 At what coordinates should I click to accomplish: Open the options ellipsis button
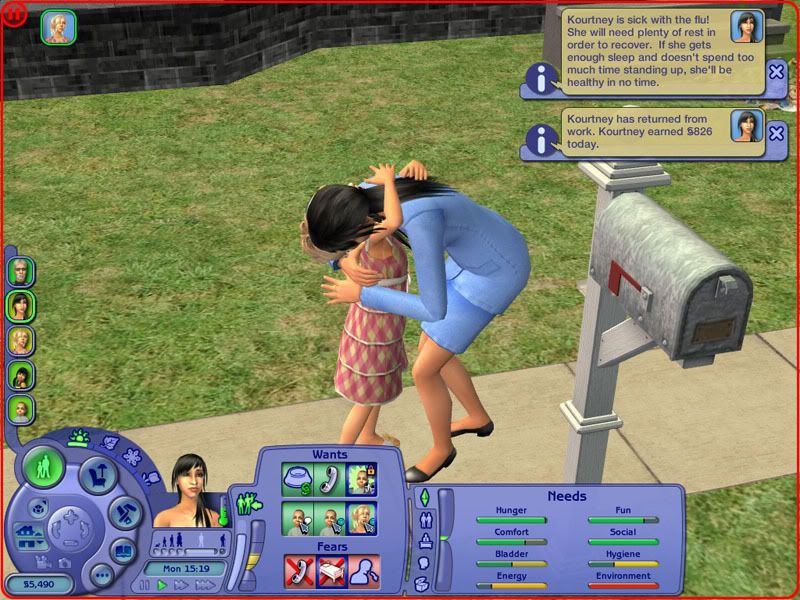tap(99, 577)
